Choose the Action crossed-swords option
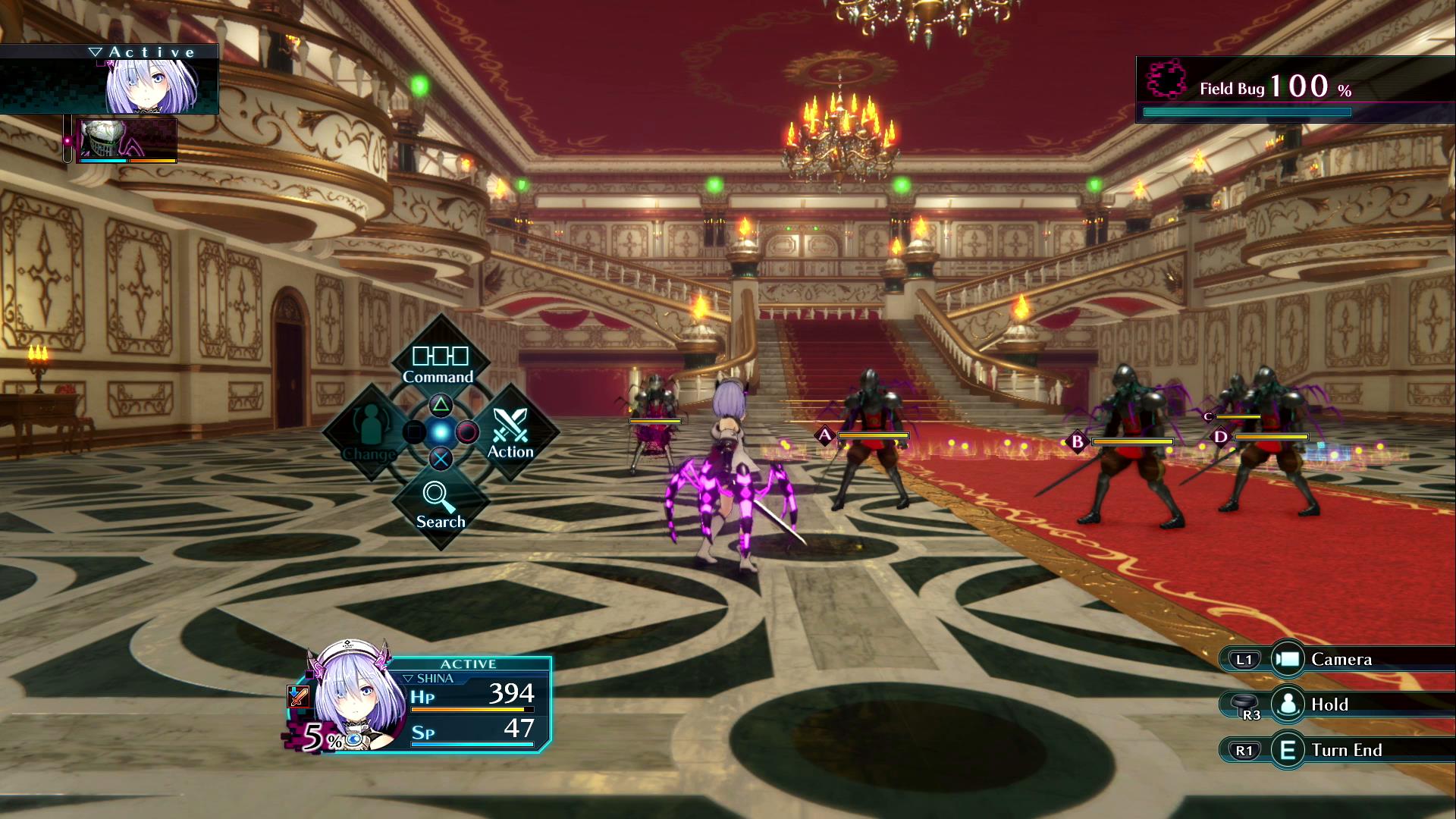The height and width of the screenshot is (819, 1456). [x=510, y=434]
